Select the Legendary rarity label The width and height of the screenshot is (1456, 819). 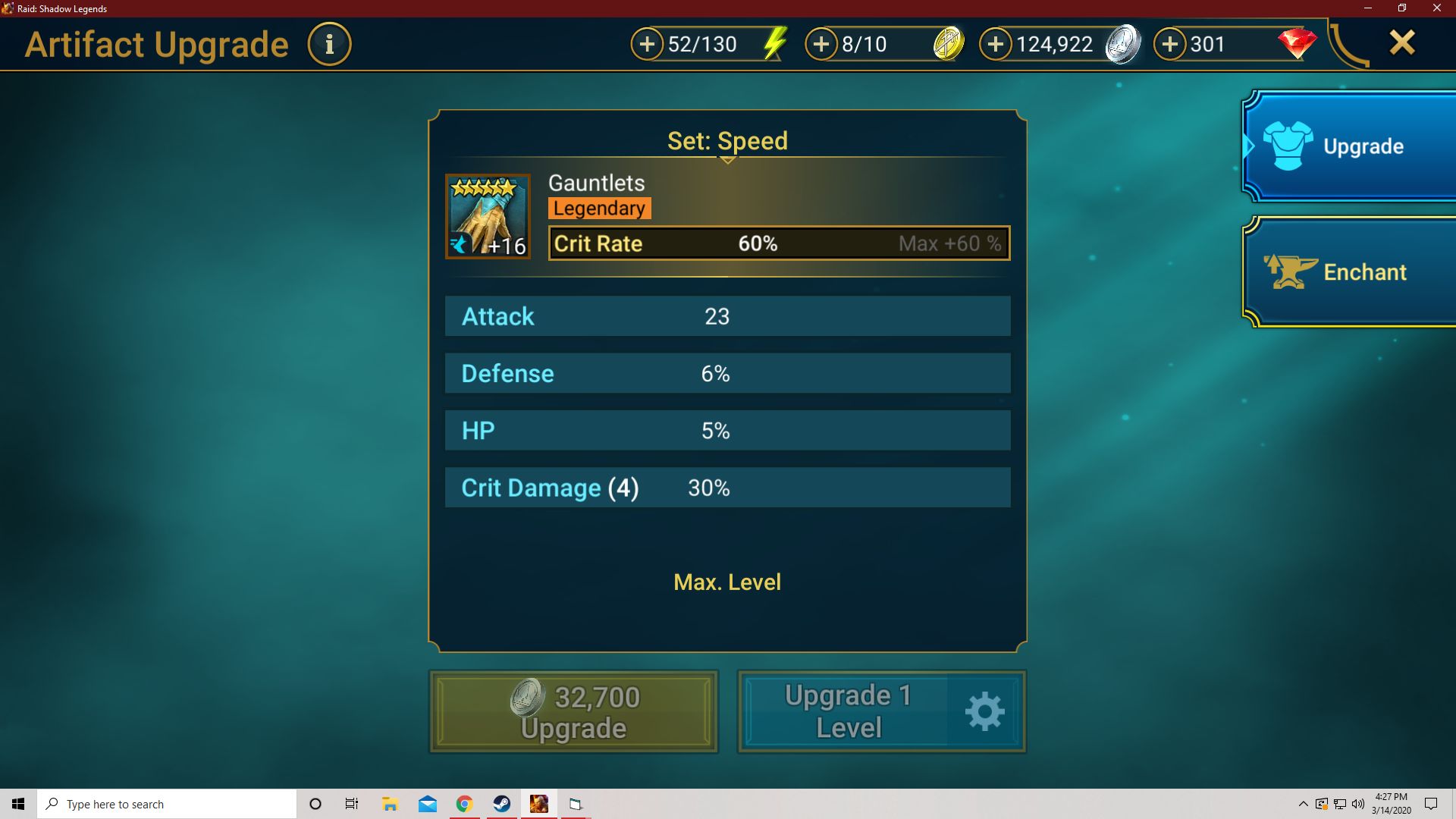coord(599,208)
